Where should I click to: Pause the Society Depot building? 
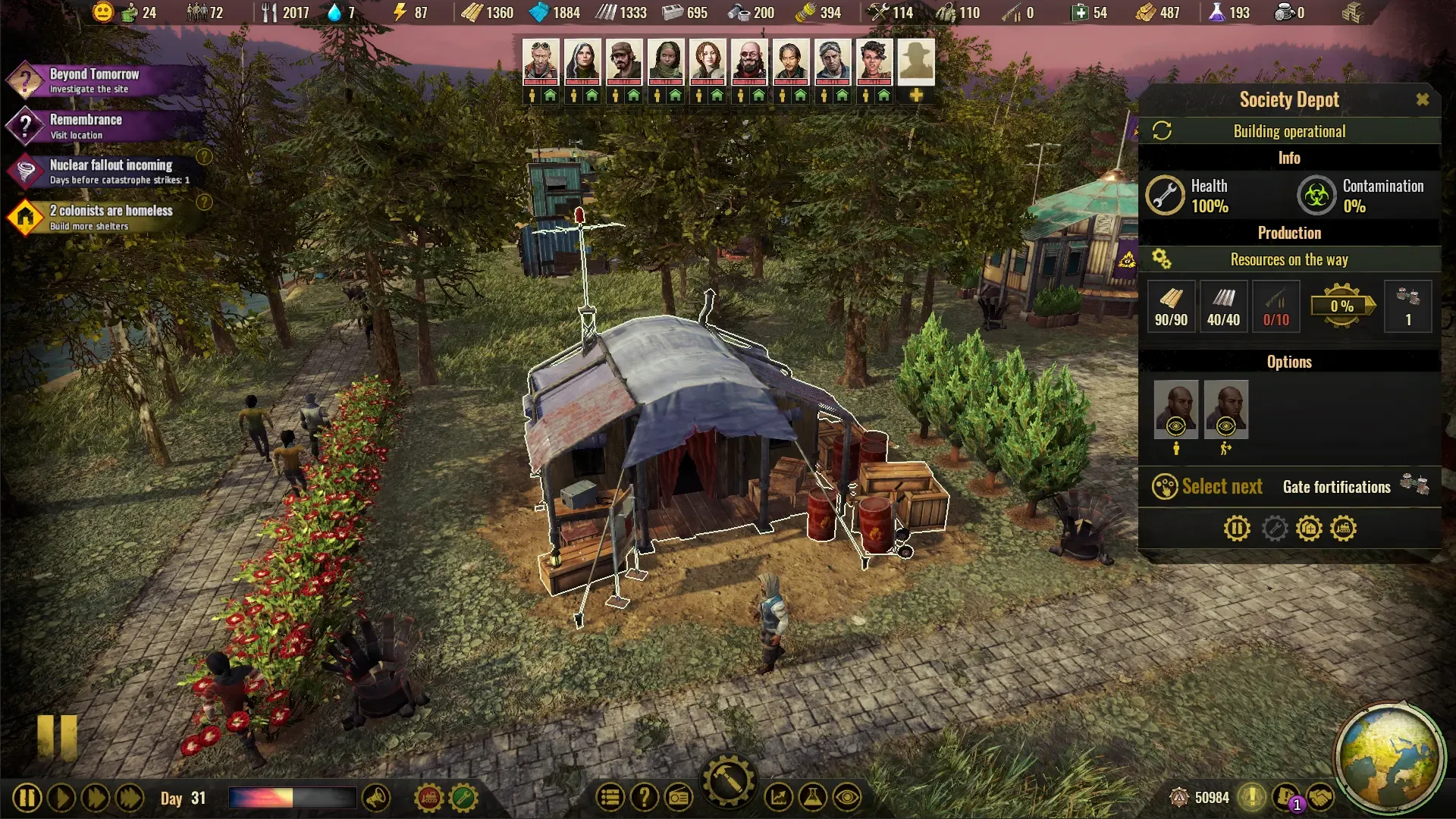pyautogui.click(x=1236, y=528)
